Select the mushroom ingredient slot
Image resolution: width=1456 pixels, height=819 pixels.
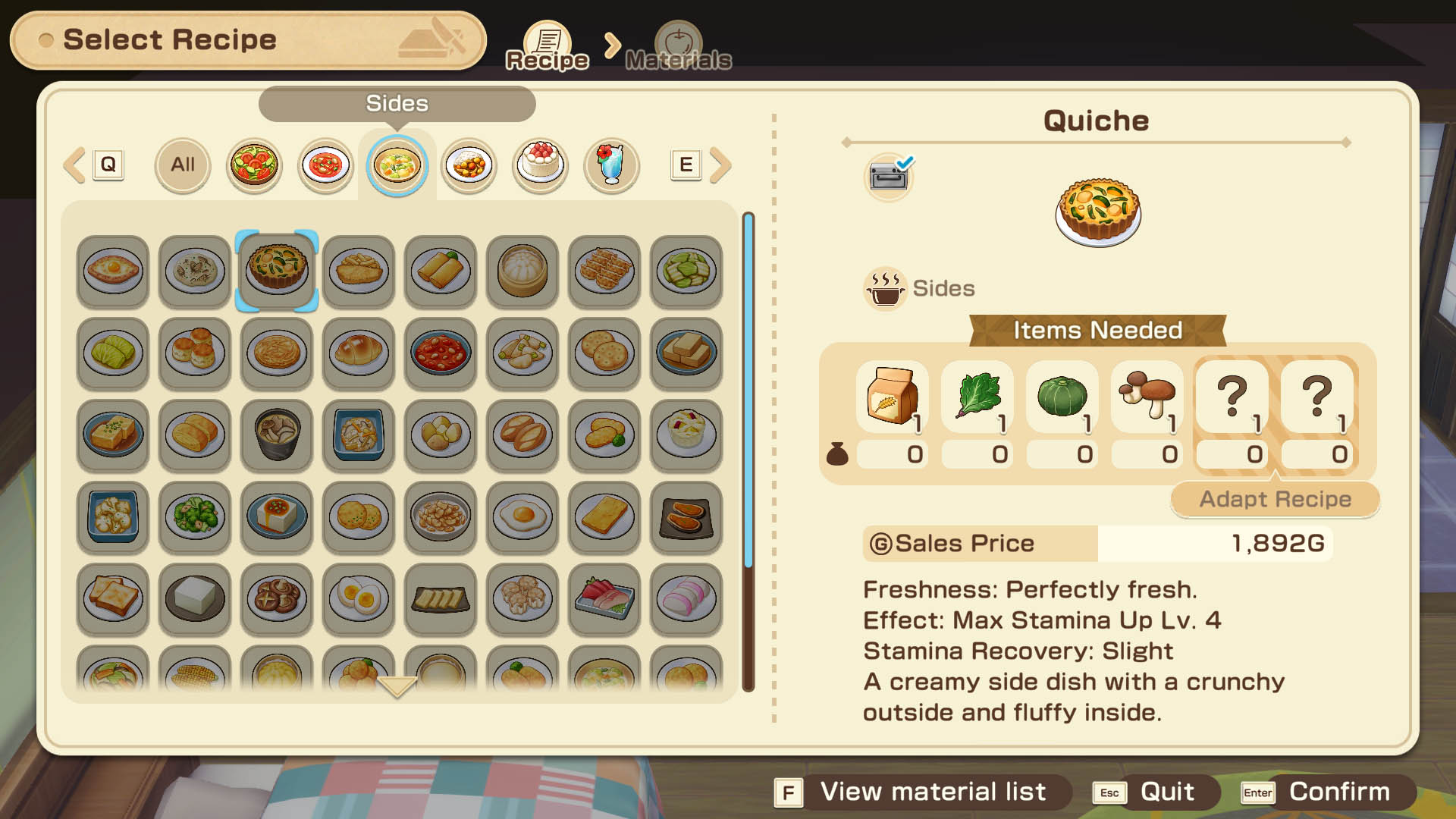tap(1147, 397)
